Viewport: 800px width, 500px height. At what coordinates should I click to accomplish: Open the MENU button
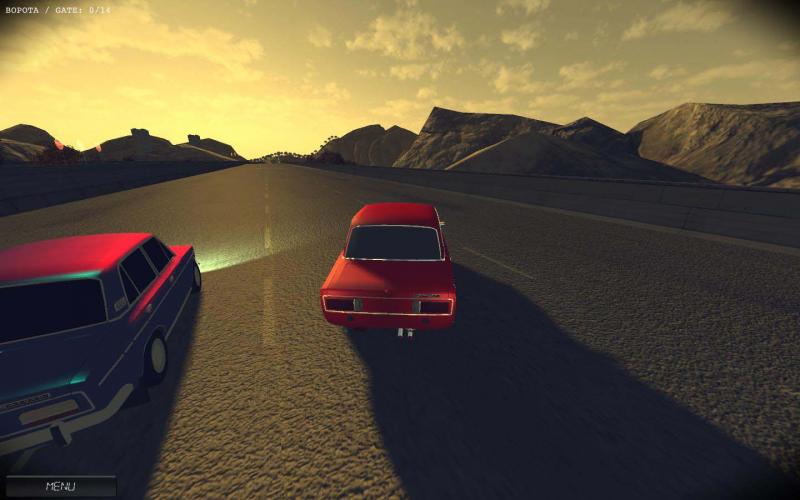coord(60,487)
